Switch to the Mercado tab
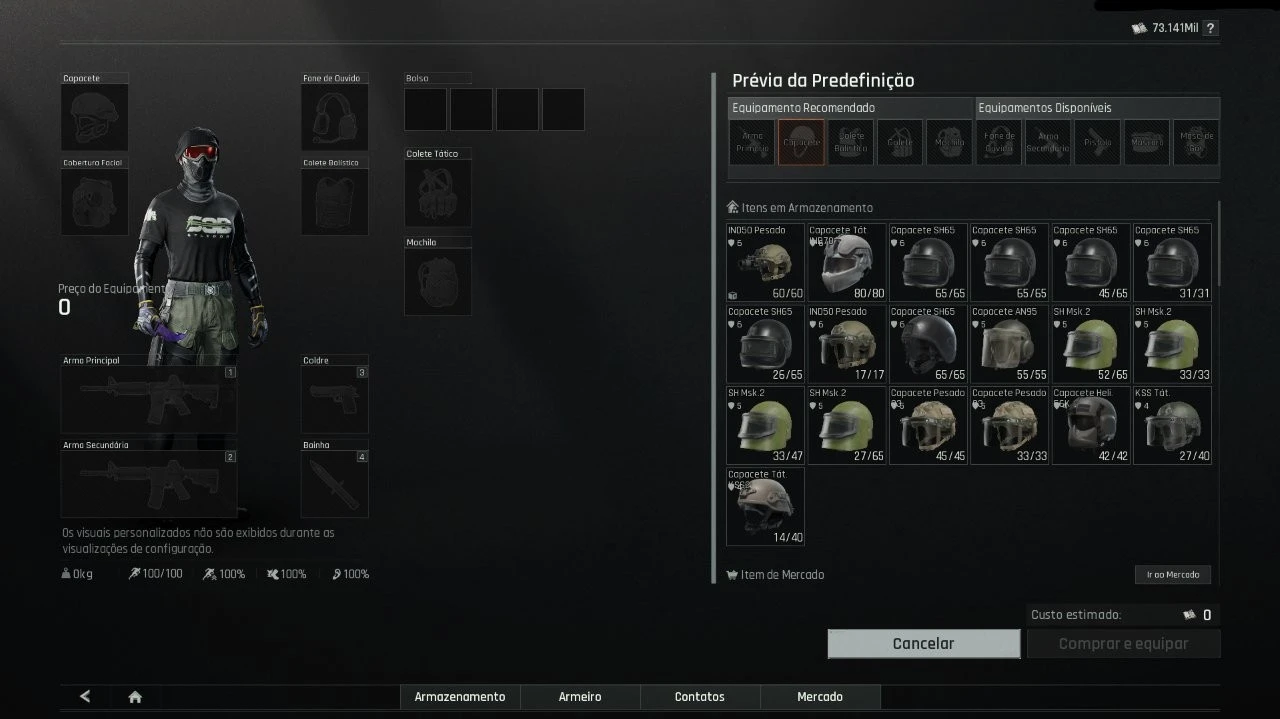The height and width of the screenshot is (719, 1280). (820, 697)
